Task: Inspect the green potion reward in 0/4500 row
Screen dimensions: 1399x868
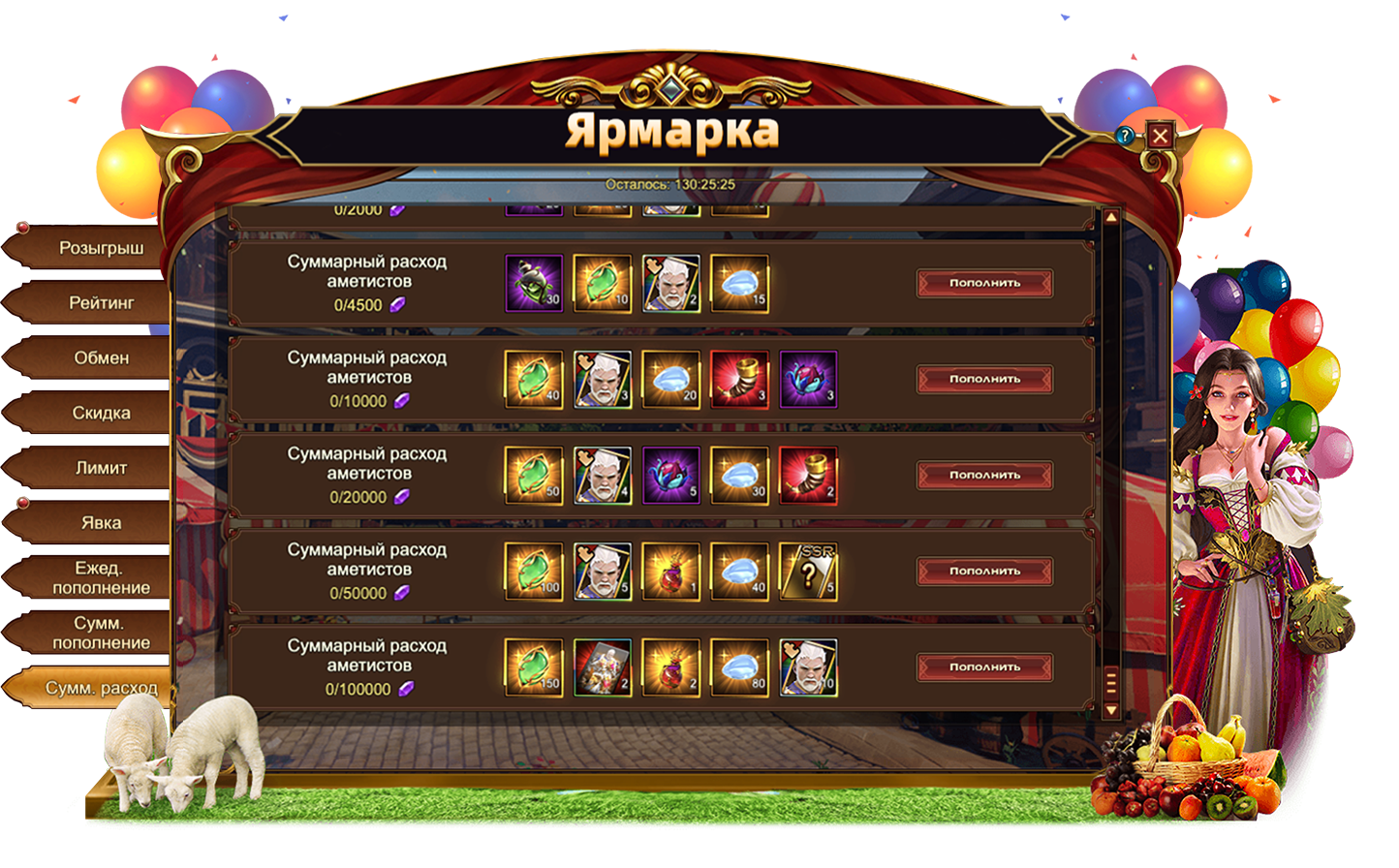Action: coord(534,283)
